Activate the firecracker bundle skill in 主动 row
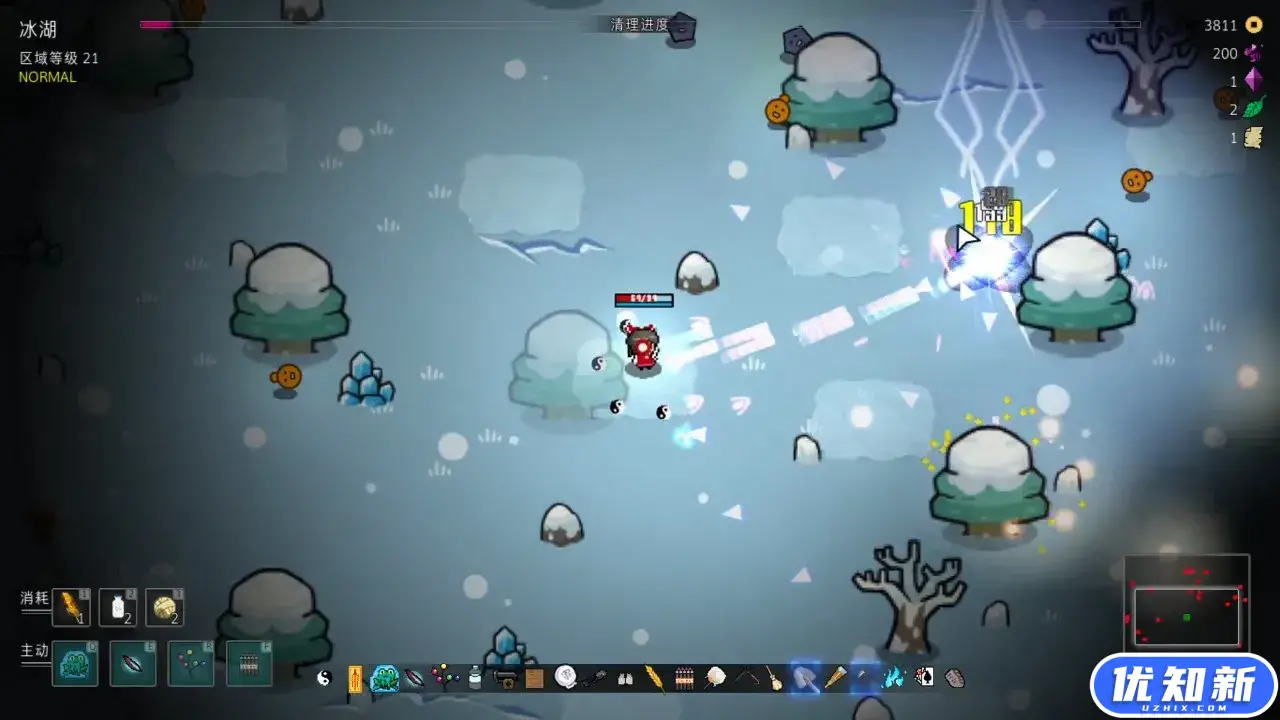 249,663
